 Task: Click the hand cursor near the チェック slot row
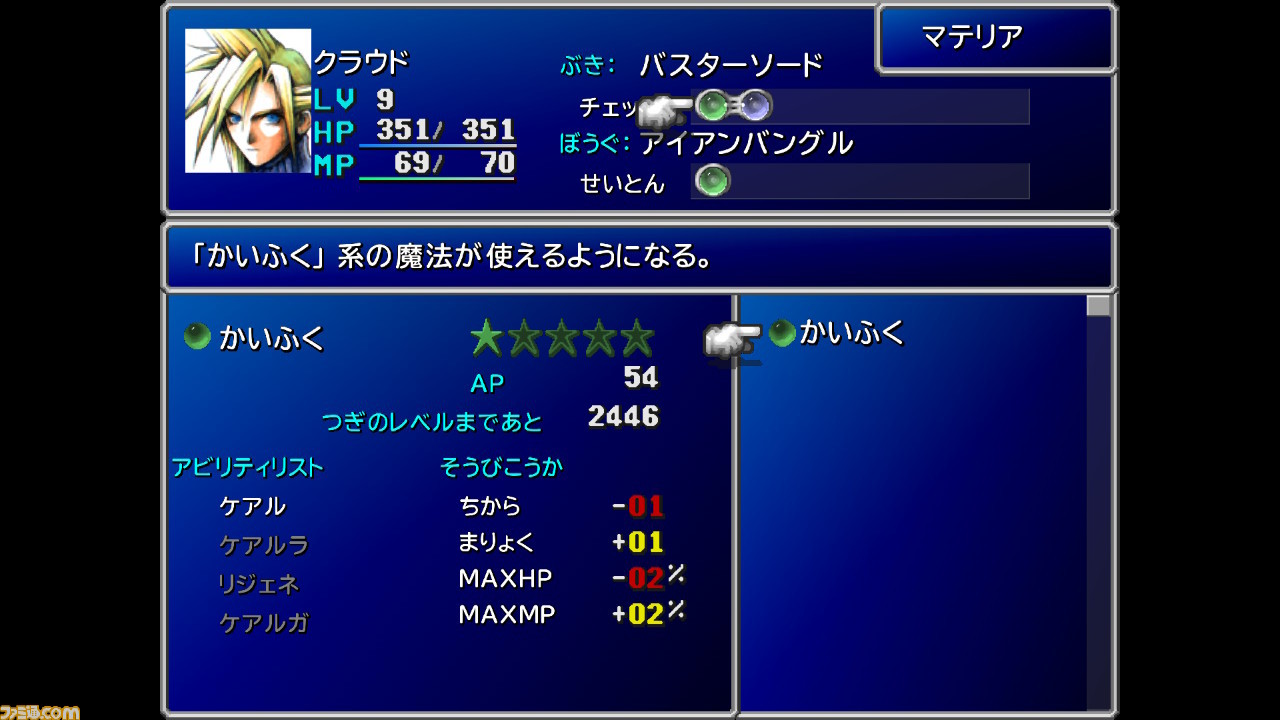point(663,104)
